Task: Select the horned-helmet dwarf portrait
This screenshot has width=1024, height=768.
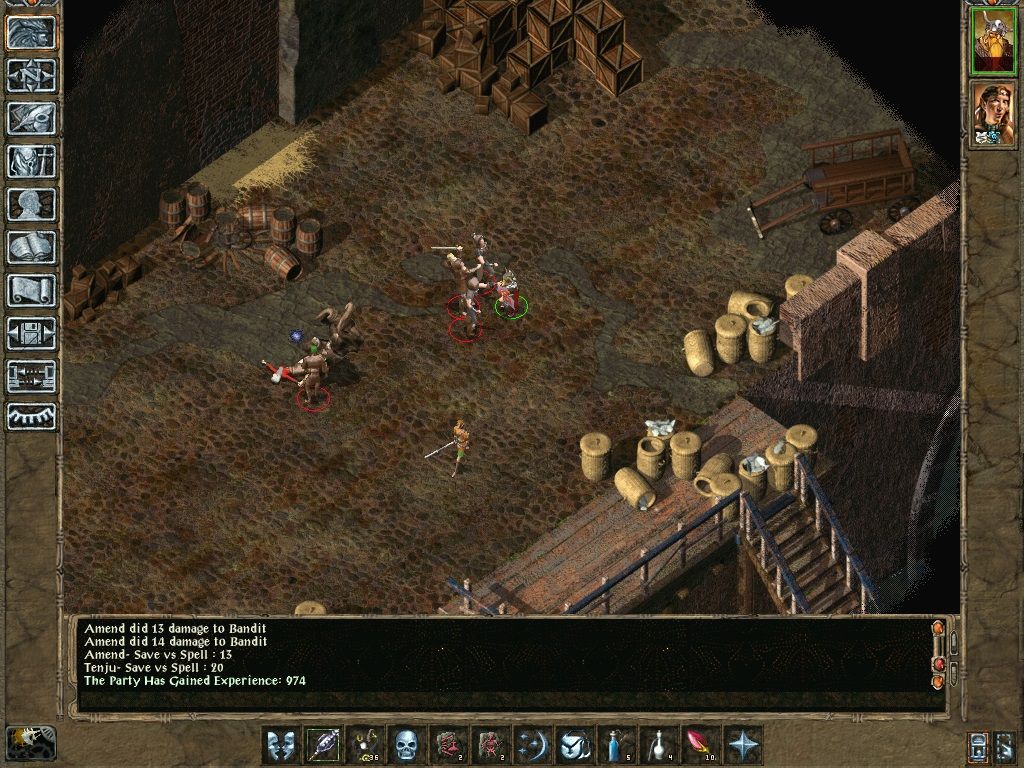Action: click(x=994, y=41)
